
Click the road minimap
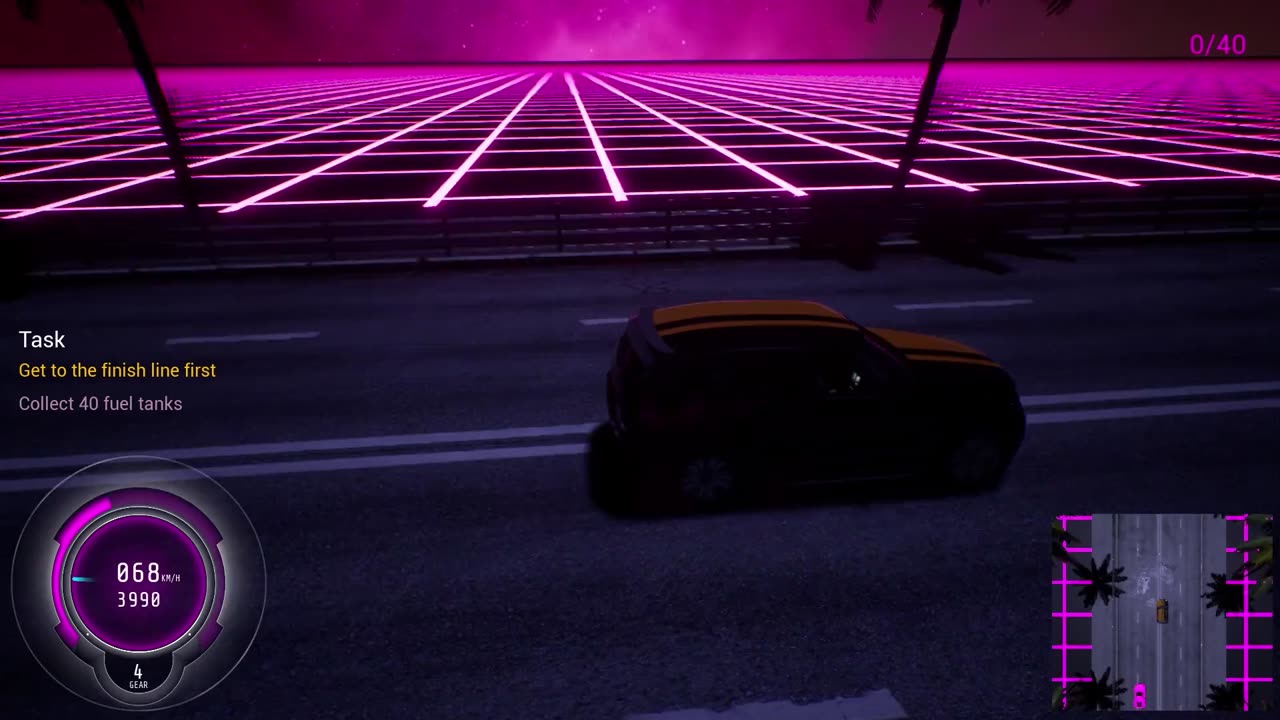(1162, 612)
